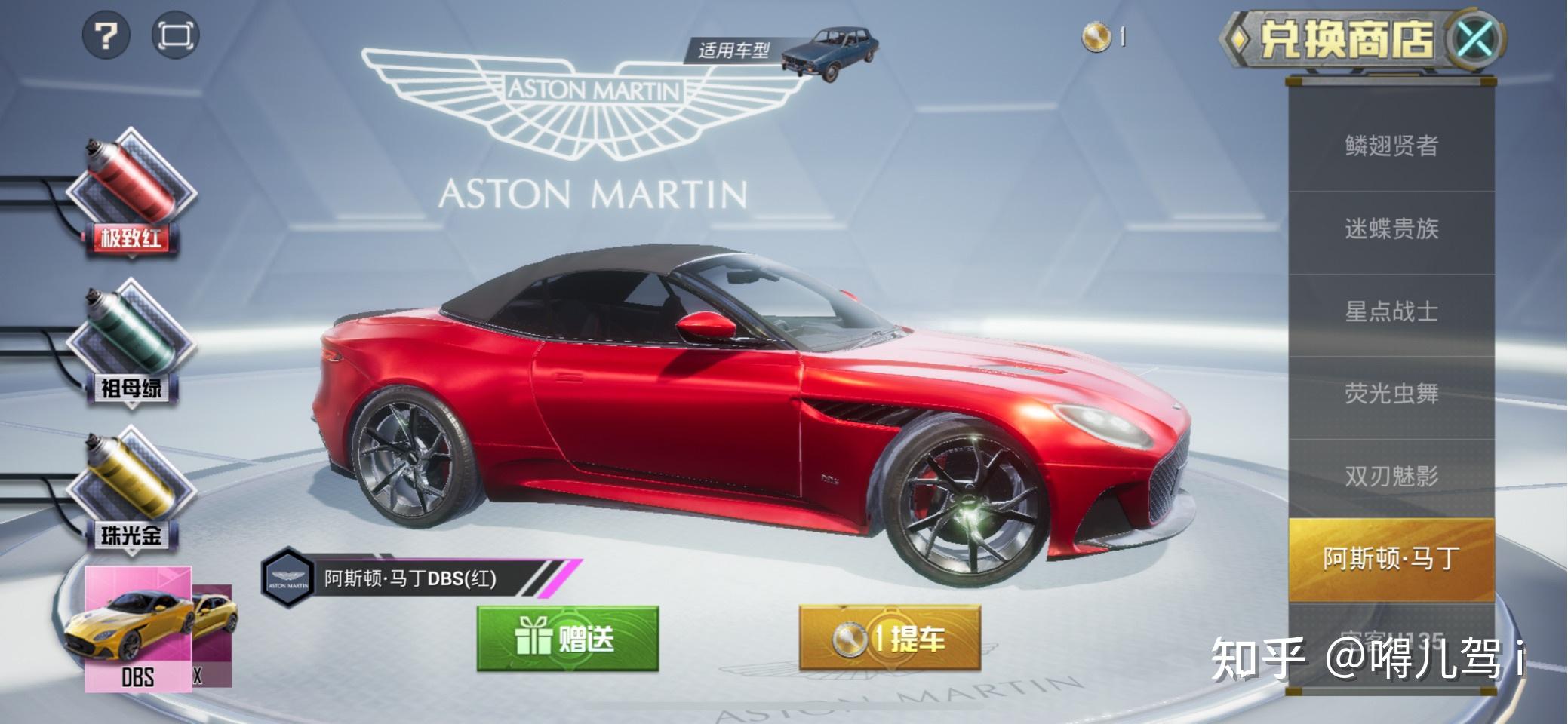Image resolution: width=1568 pixels, height=724 pixels.
Task: View the applicable blue car model
Action: coord(830,53)
